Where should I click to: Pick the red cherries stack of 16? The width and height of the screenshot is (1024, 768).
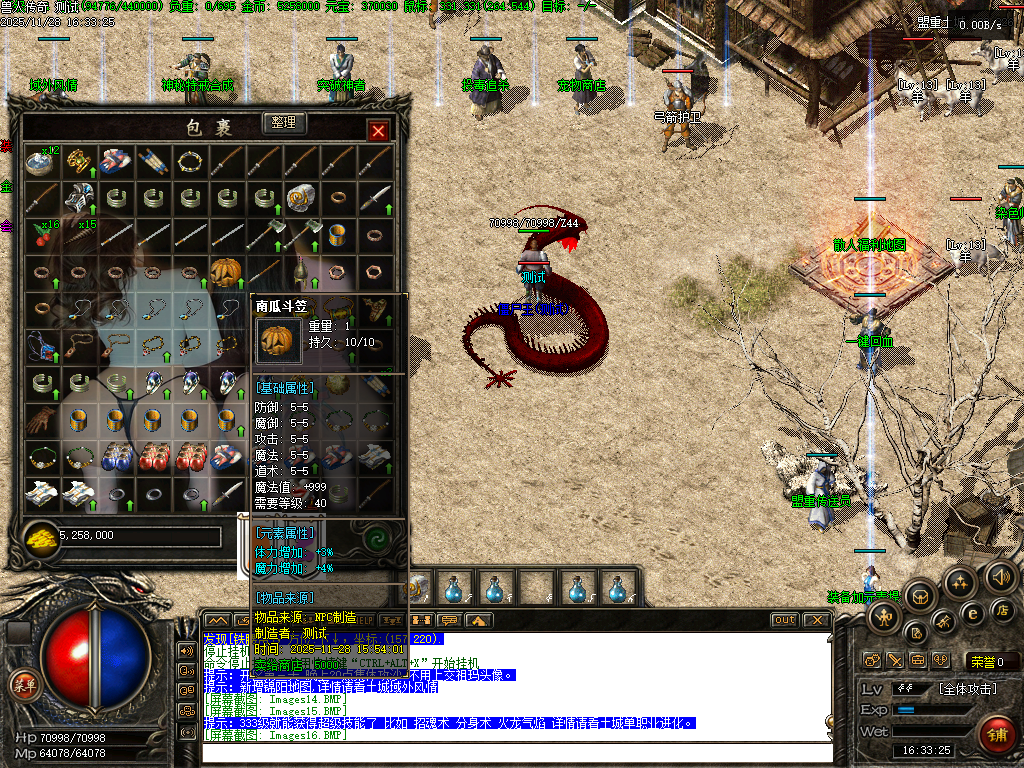click(41, 234)
